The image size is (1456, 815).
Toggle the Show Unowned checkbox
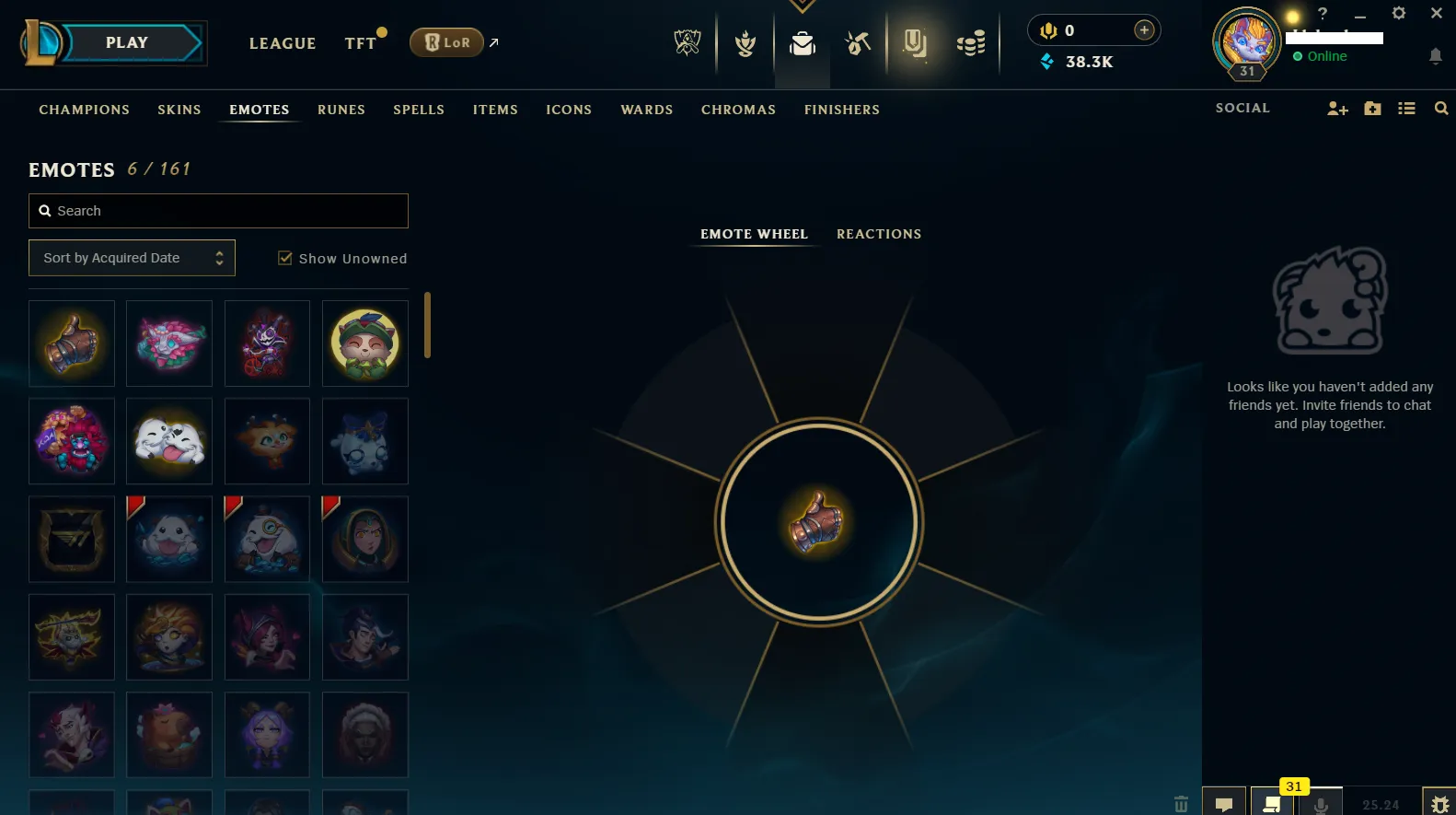285,258
